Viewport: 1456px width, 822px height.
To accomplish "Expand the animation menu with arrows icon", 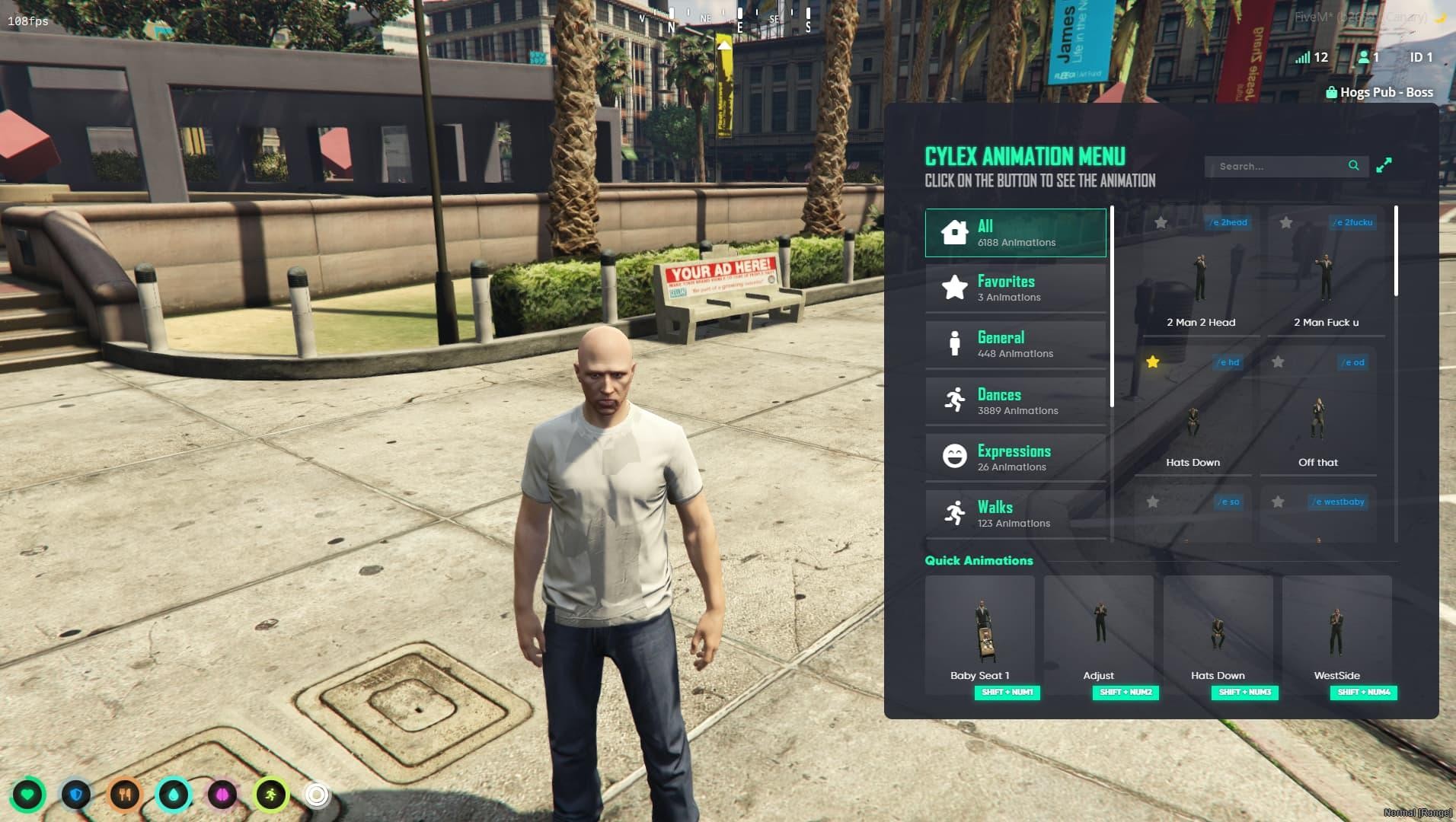I will pos(1384,165).
